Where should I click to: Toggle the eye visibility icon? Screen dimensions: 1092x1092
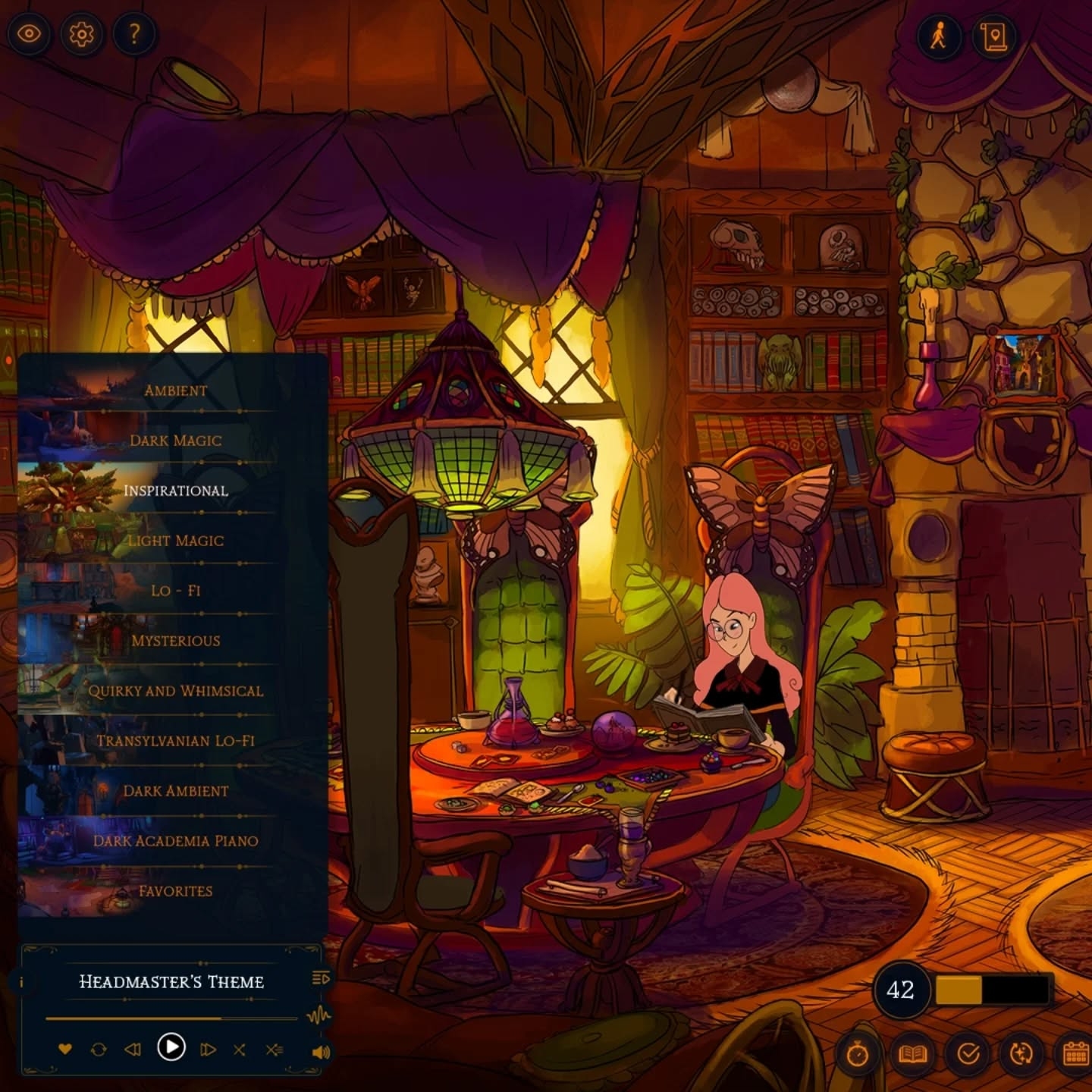(x=29, y=34)
